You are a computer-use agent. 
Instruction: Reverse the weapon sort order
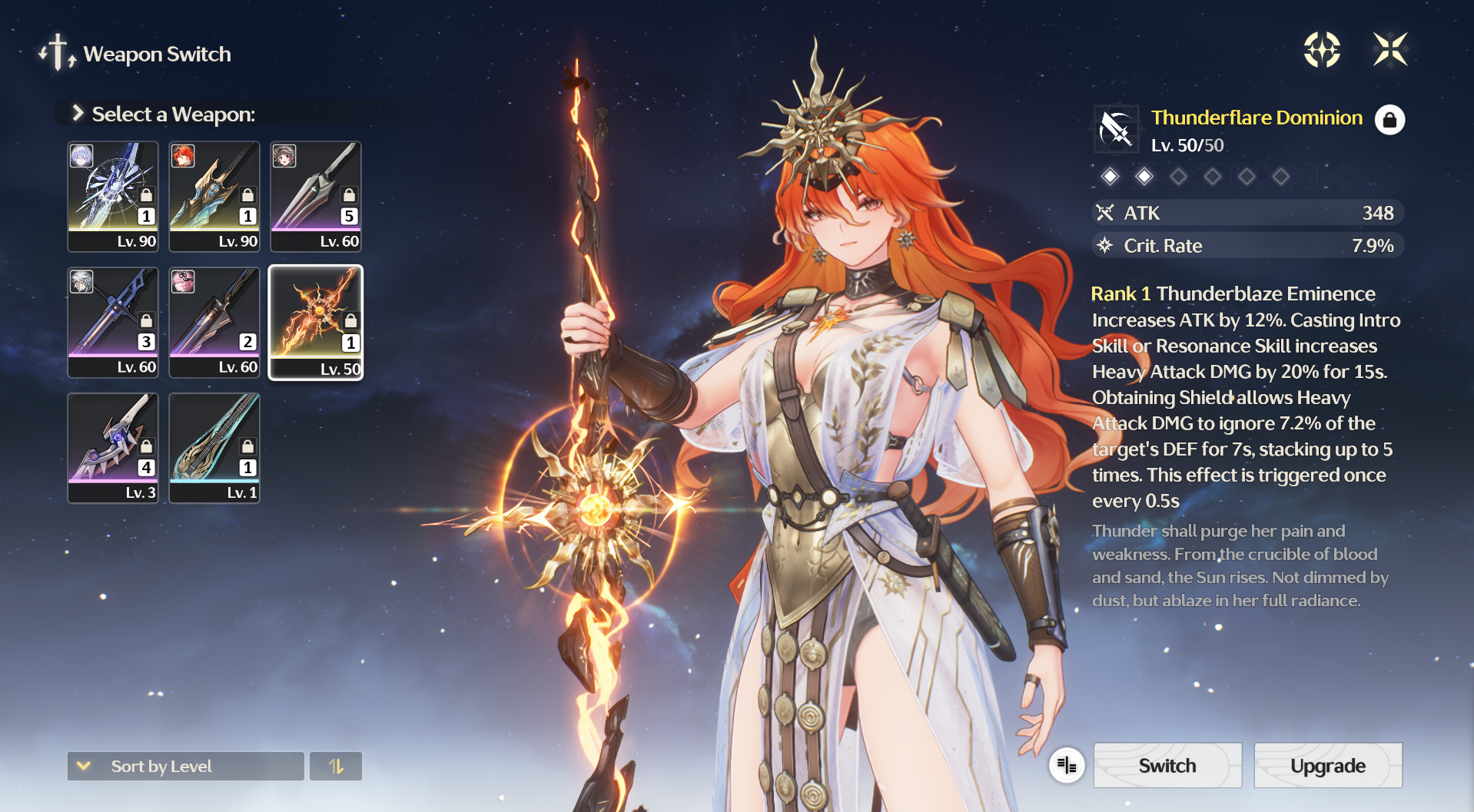(336, 766)
